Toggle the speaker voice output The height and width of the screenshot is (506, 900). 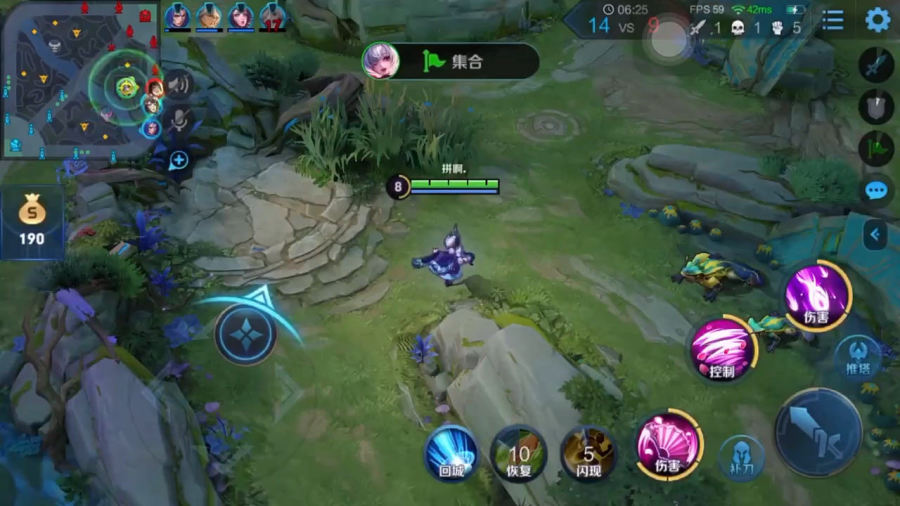point(179,84)
